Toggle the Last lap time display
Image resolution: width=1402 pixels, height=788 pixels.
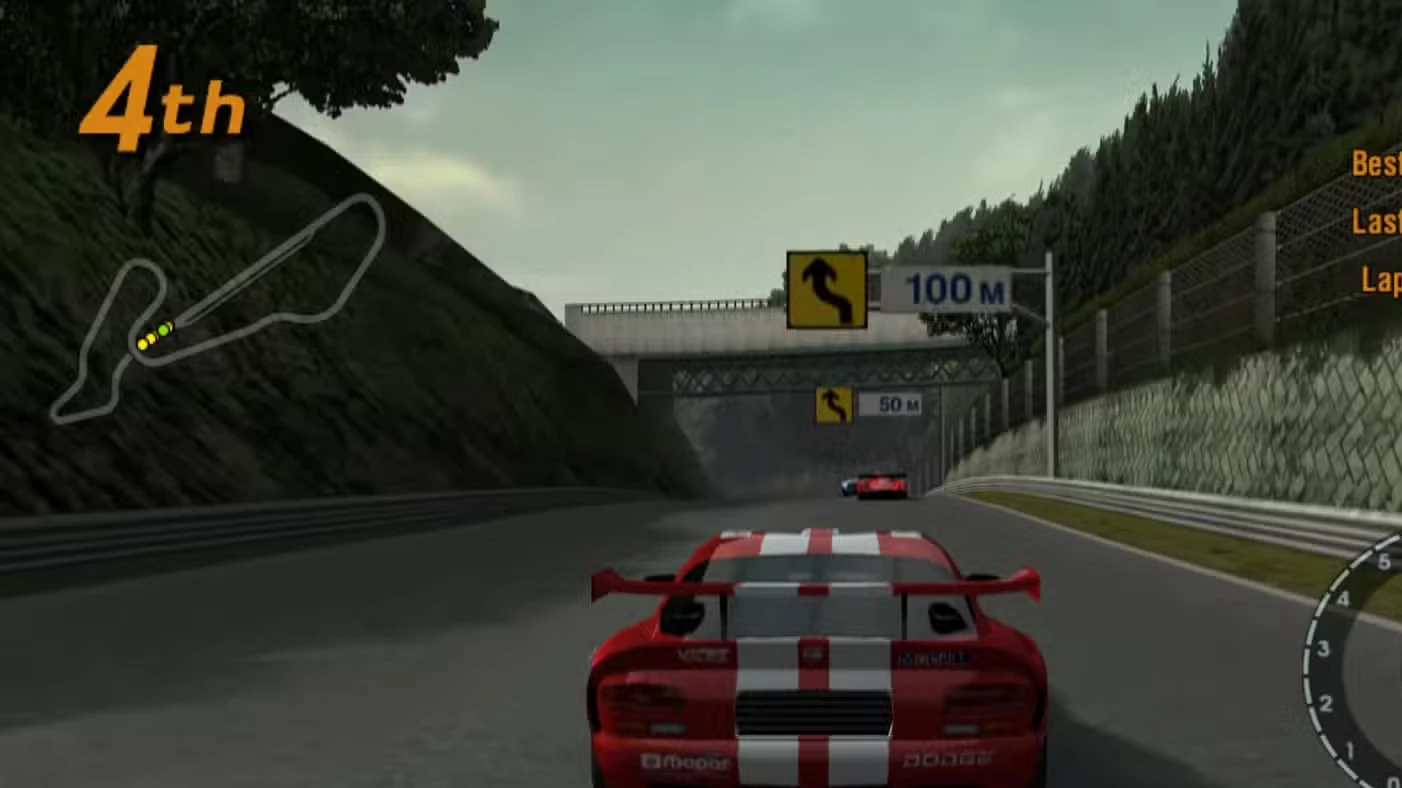[x=1376, y=222]
